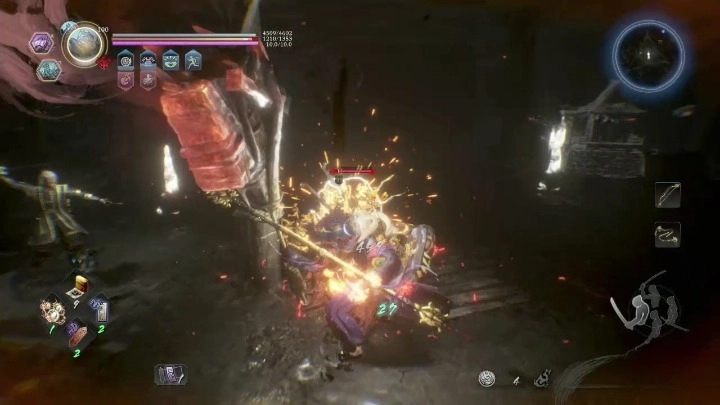
Task: Click the round coin icon at bottom
Action: 487,378
